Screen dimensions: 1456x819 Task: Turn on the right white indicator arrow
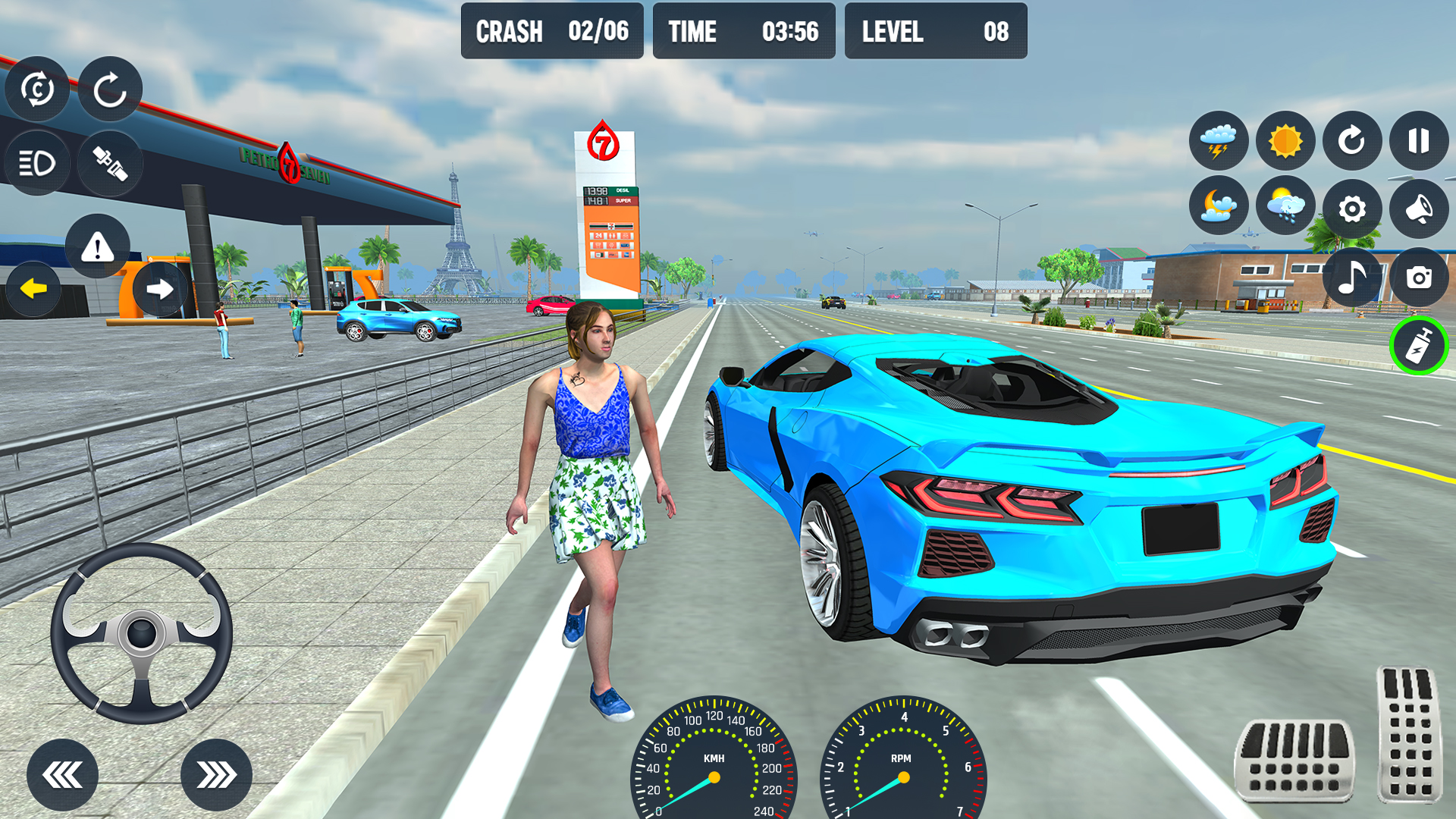tap(159, 289)
